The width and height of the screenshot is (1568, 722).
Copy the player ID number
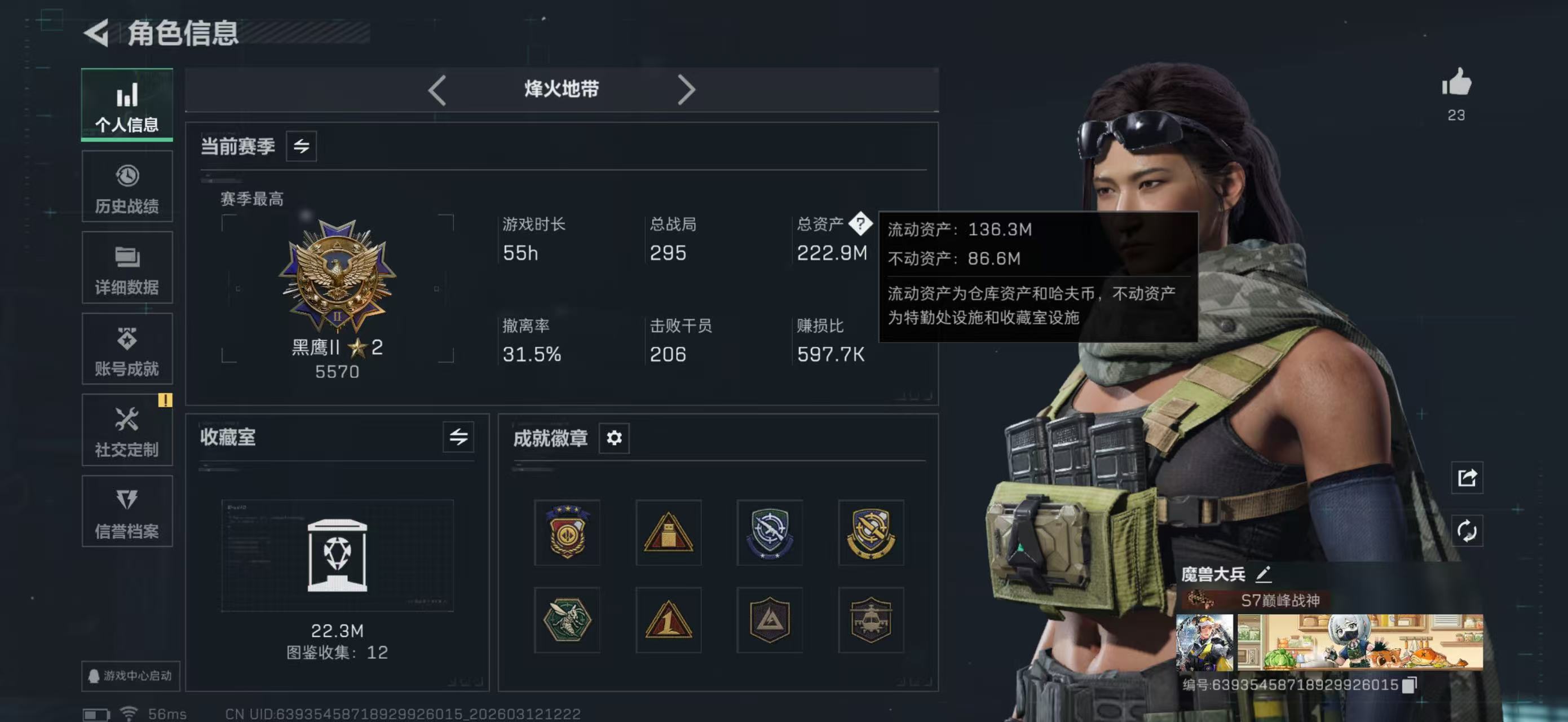1409,685
